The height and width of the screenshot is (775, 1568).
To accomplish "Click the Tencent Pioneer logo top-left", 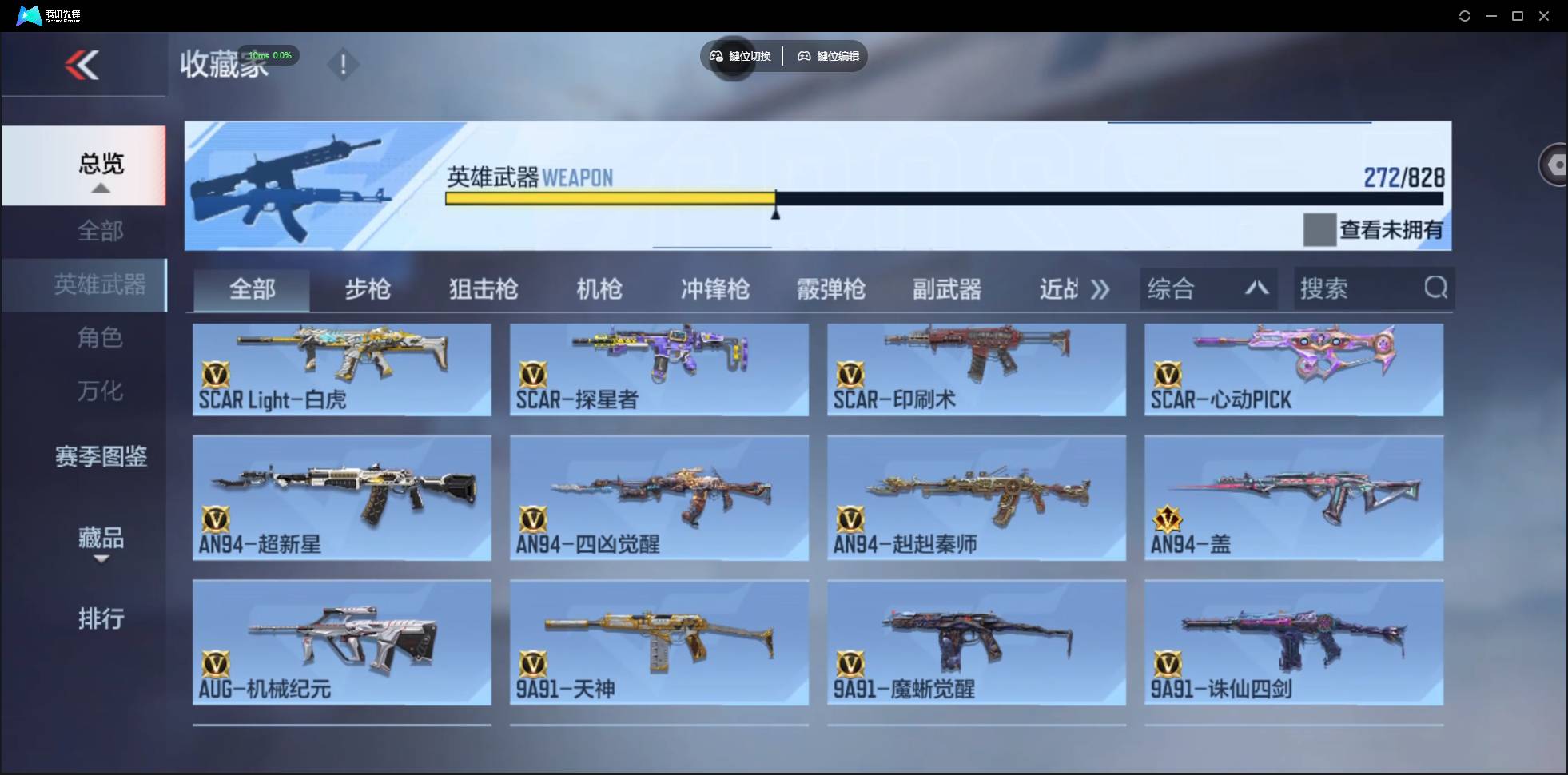I will point(30,14).
